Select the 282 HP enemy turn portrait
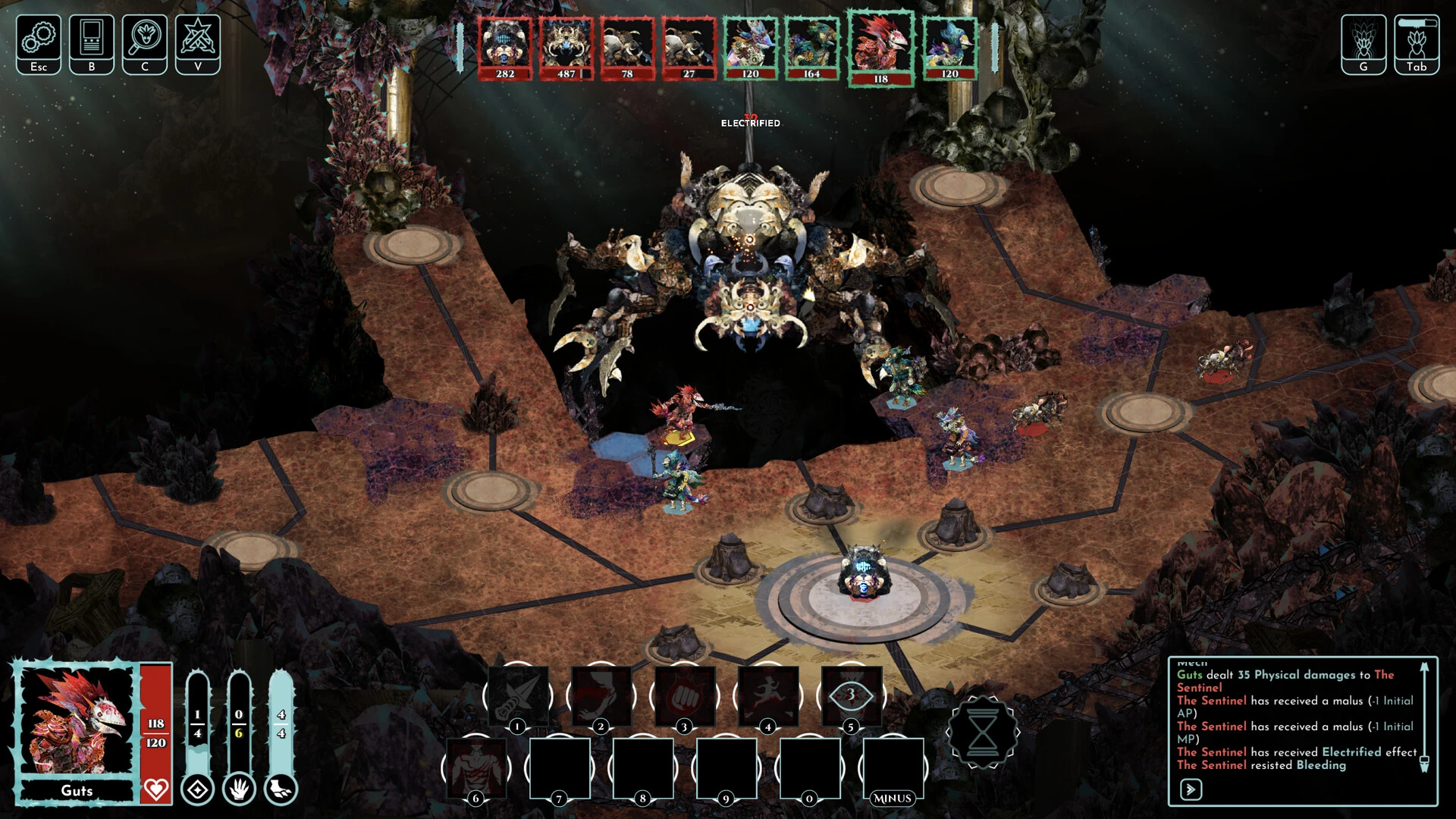The height and width of the screenshot is (819, 1456). click(505, 49)
